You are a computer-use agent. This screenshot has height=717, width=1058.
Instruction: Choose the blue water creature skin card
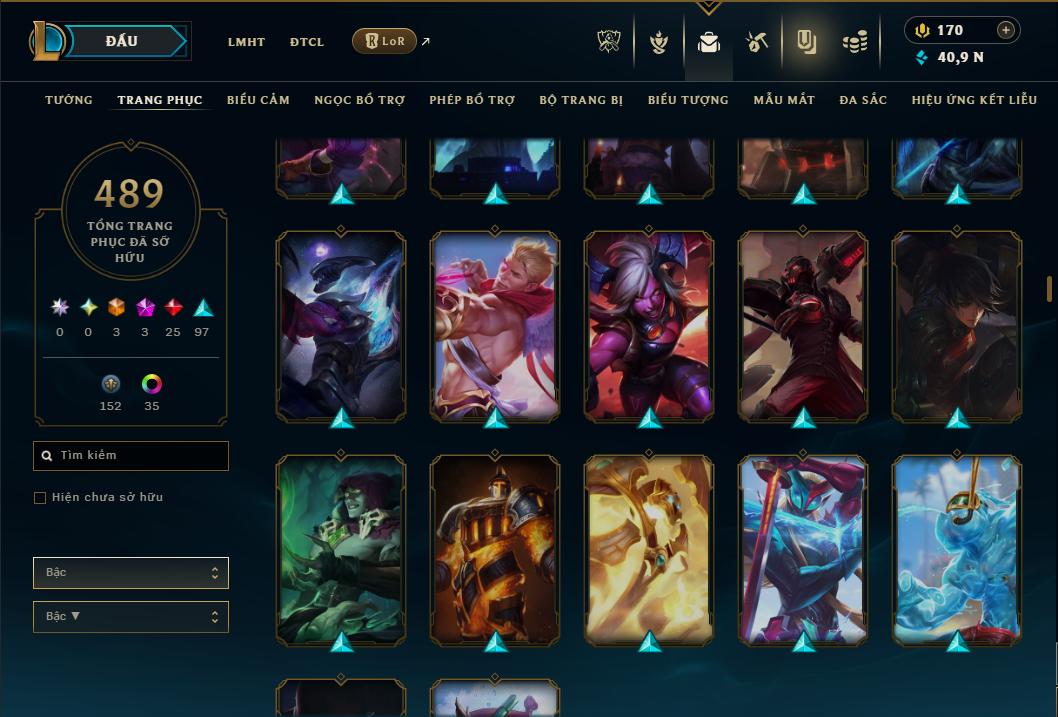[x=957, y=548]
